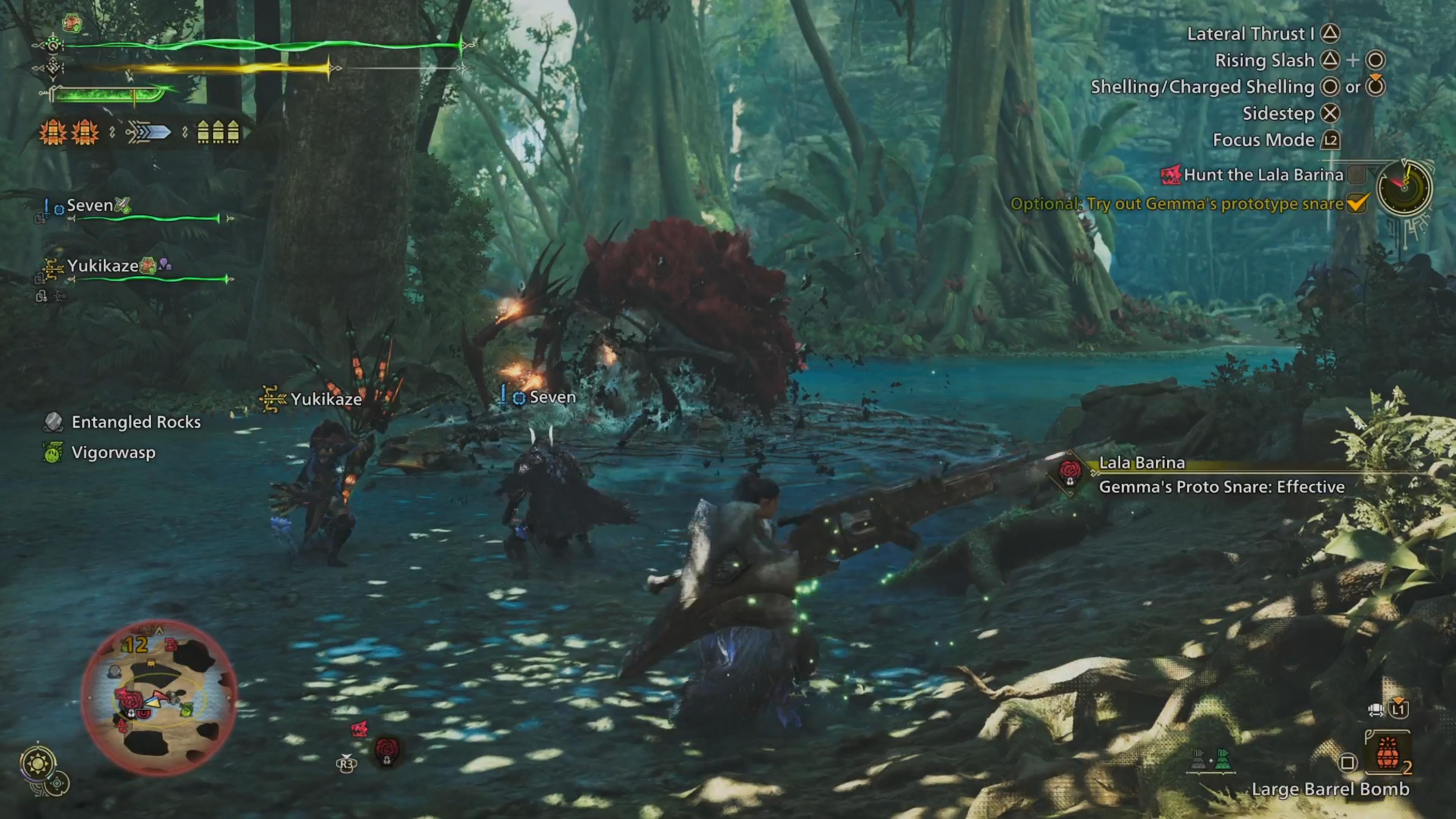The image size is (1456, 819).
Task: Select the Seven player nameplate
Action: point(89,205)
